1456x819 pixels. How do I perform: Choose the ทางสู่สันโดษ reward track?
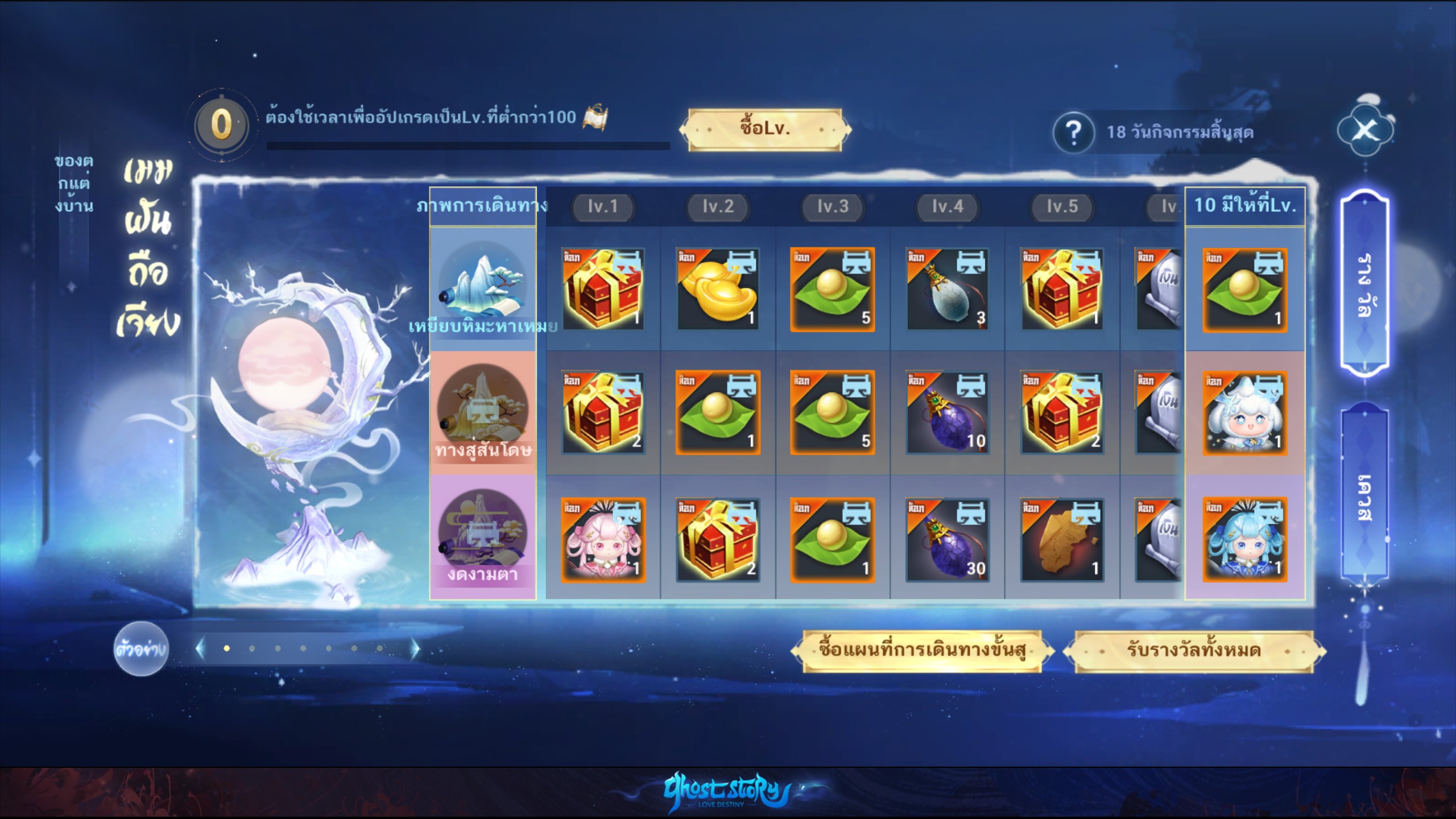(483, 413)
